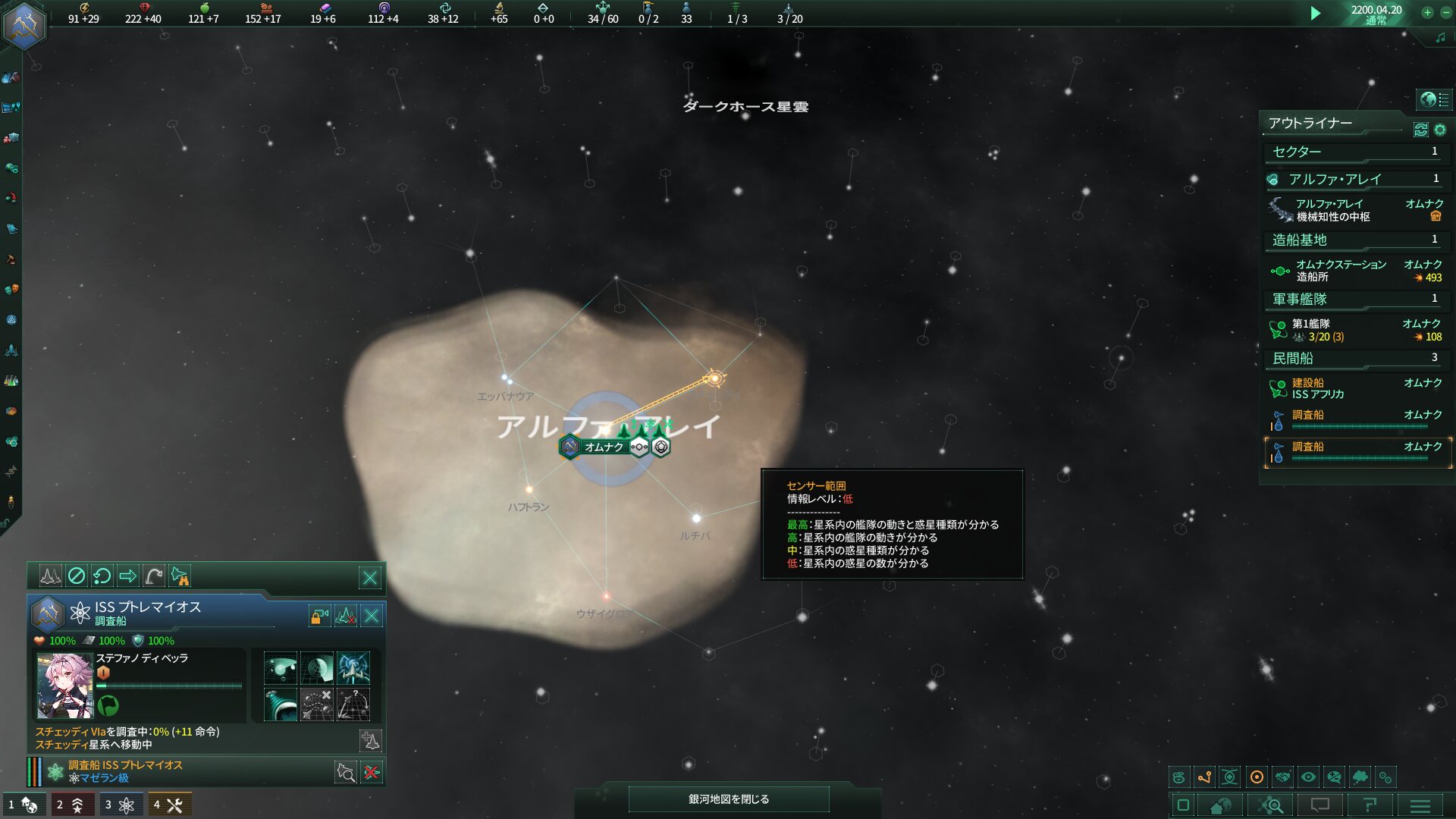Open the empire emblem in the top-left corner
Viewport: 1456px width, 819px height.
(x=24, y=24)
